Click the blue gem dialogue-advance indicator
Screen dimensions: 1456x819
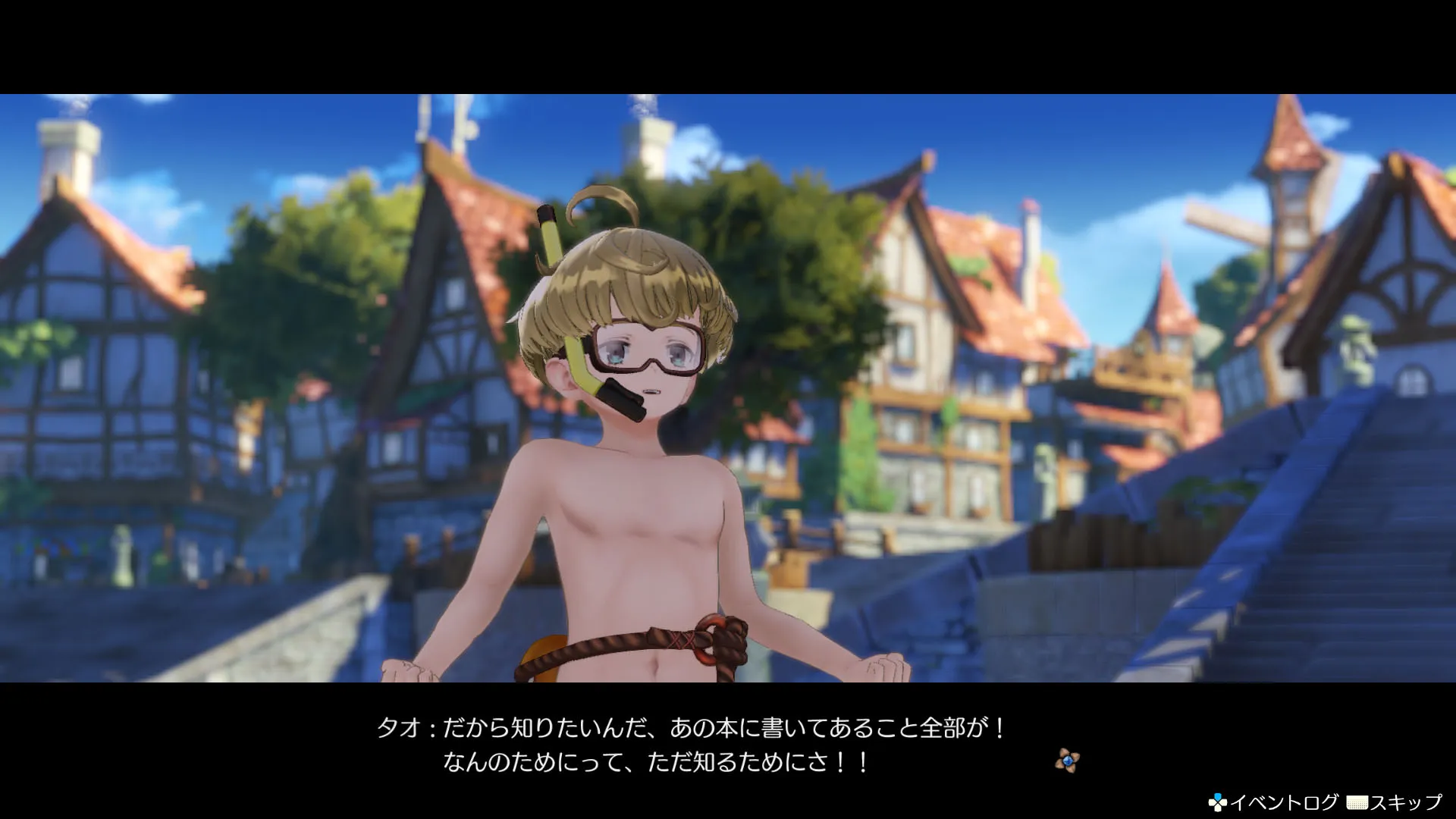pyautogui.click(x=1067, y=761)
